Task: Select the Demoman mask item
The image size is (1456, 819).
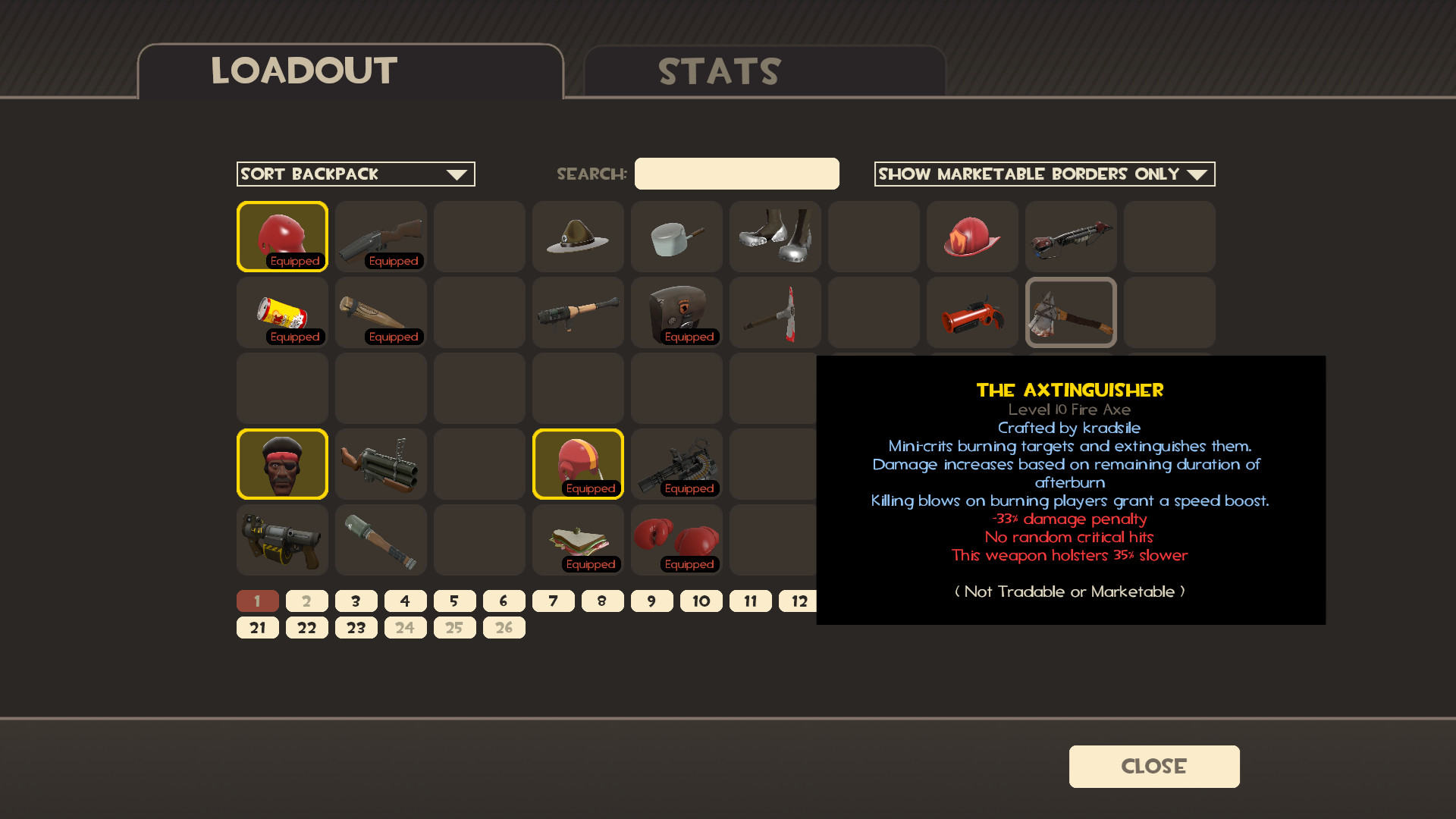Action: pos(282,463)
